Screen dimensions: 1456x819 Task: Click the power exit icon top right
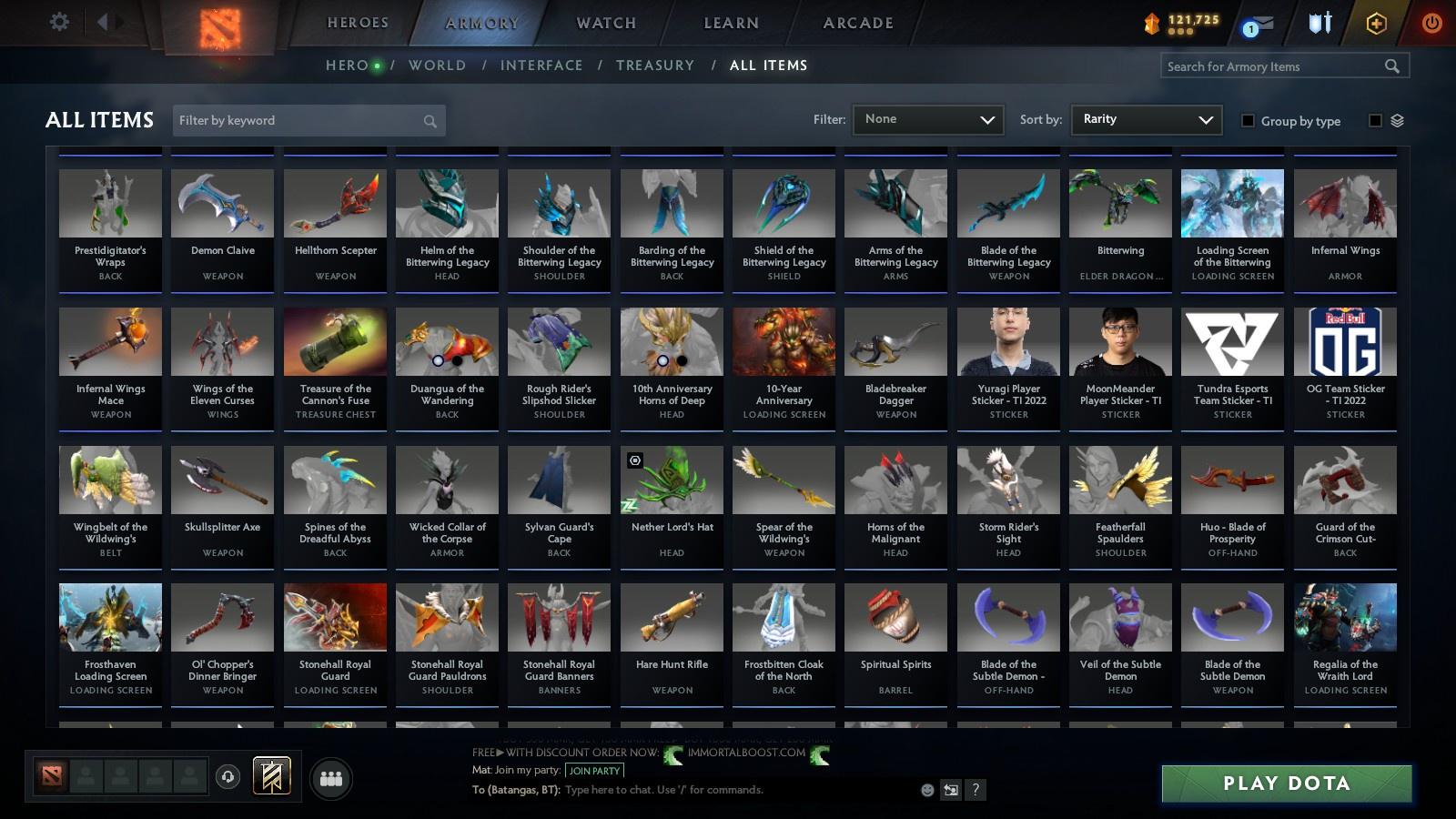pyautogui.click(x=1431, y=25)
